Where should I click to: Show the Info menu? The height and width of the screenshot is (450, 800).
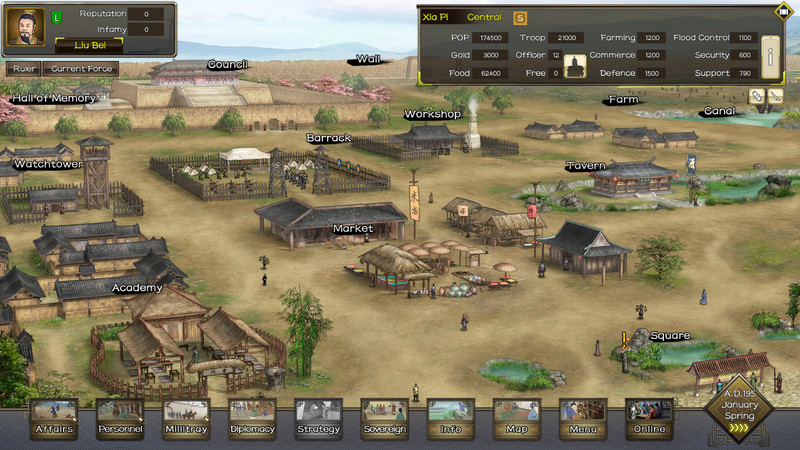pyautogui.click(x=450, y=418)
